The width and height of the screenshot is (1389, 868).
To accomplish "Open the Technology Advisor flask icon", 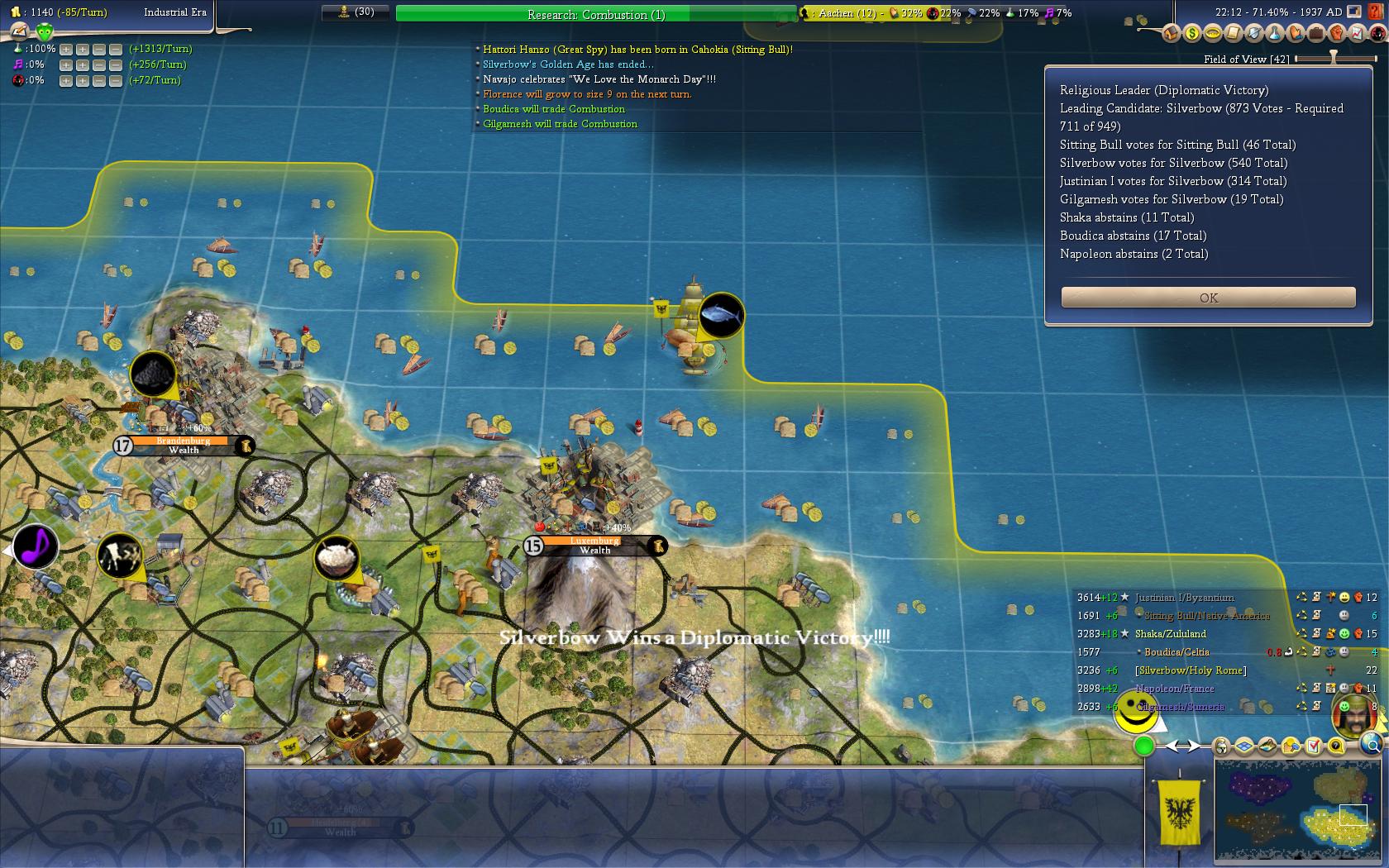I will (x=1274, y=34).
